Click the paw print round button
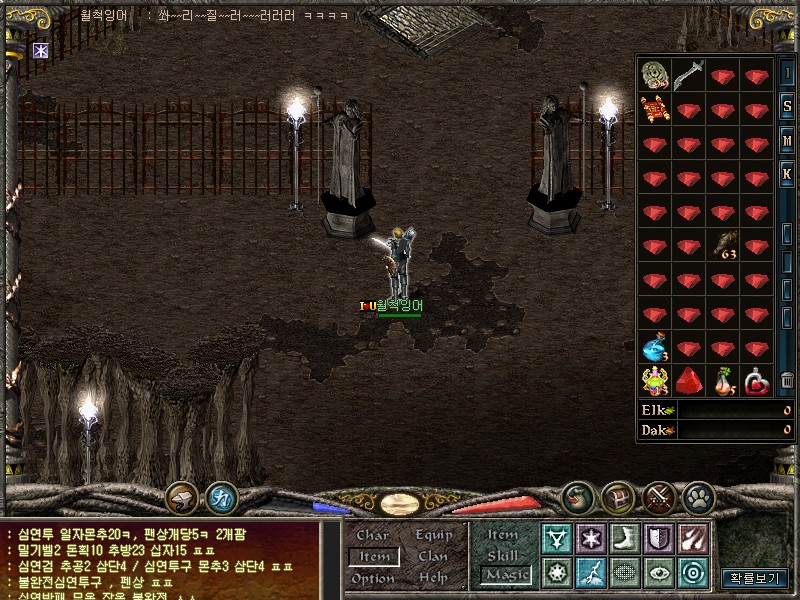Screen dimensions: 800x600 (x=698, y=496)
